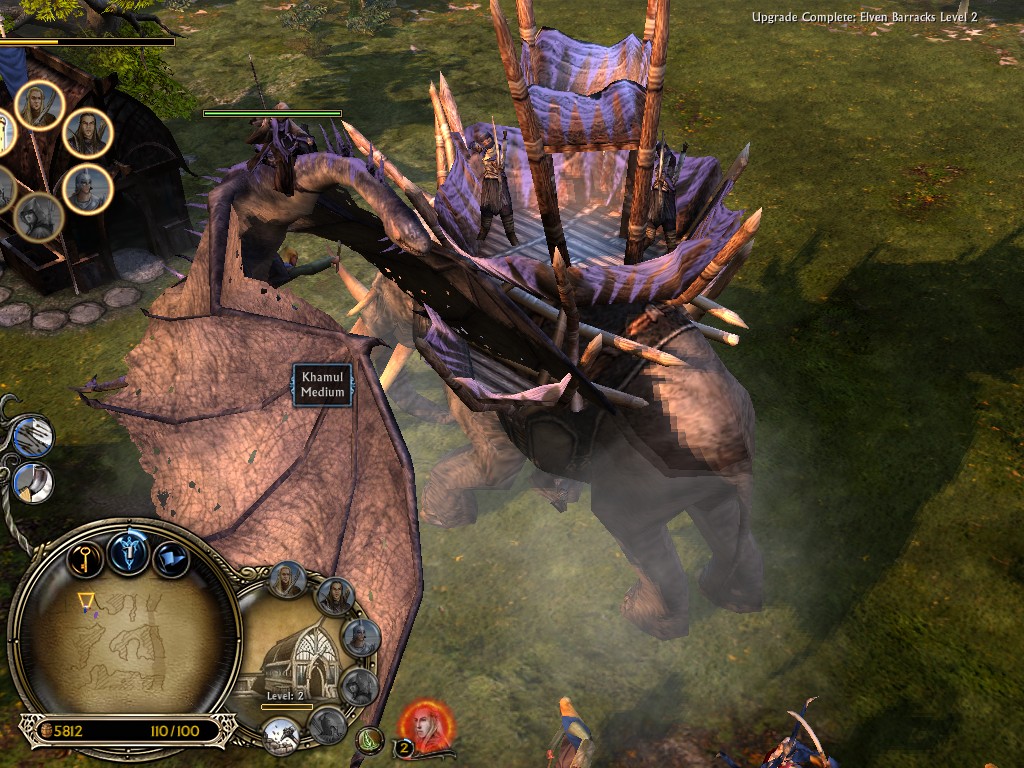Click the rubble icon at the command panel's bottom
Image resolution: width=1024 pixels, height=768 pixels.
[x=281, y=737]
